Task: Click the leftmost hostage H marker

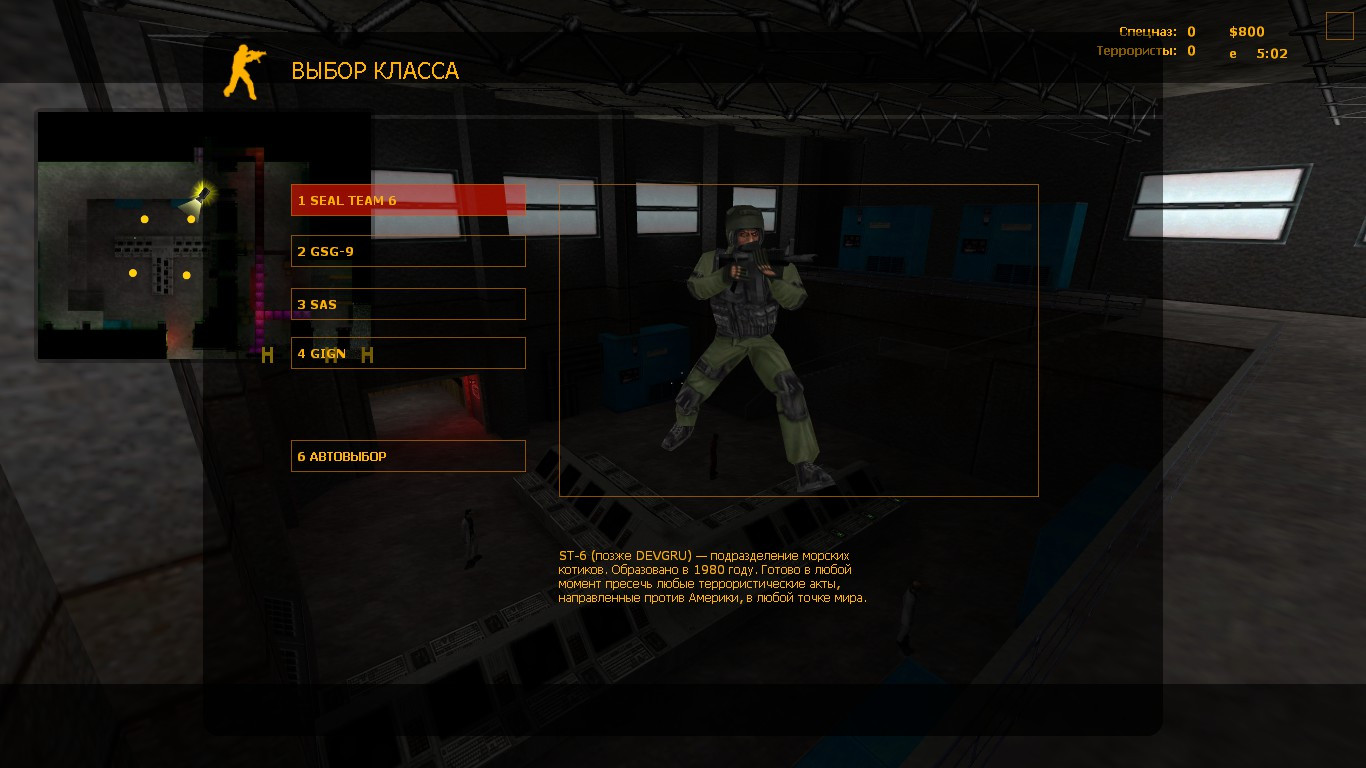Action: [x=267, y=354]
